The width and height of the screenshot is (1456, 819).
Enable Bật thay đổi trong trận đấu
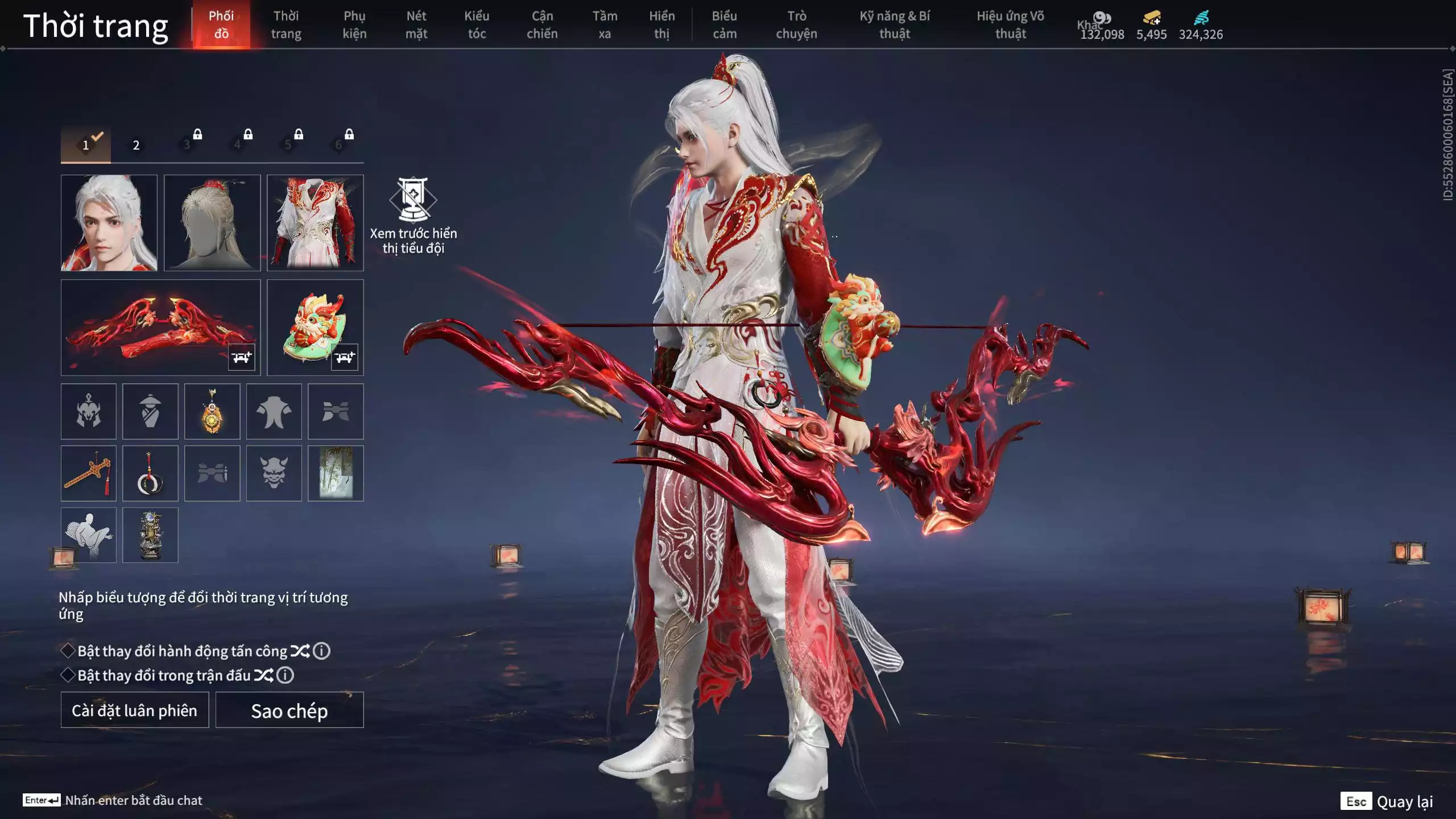tap(68, 675)
